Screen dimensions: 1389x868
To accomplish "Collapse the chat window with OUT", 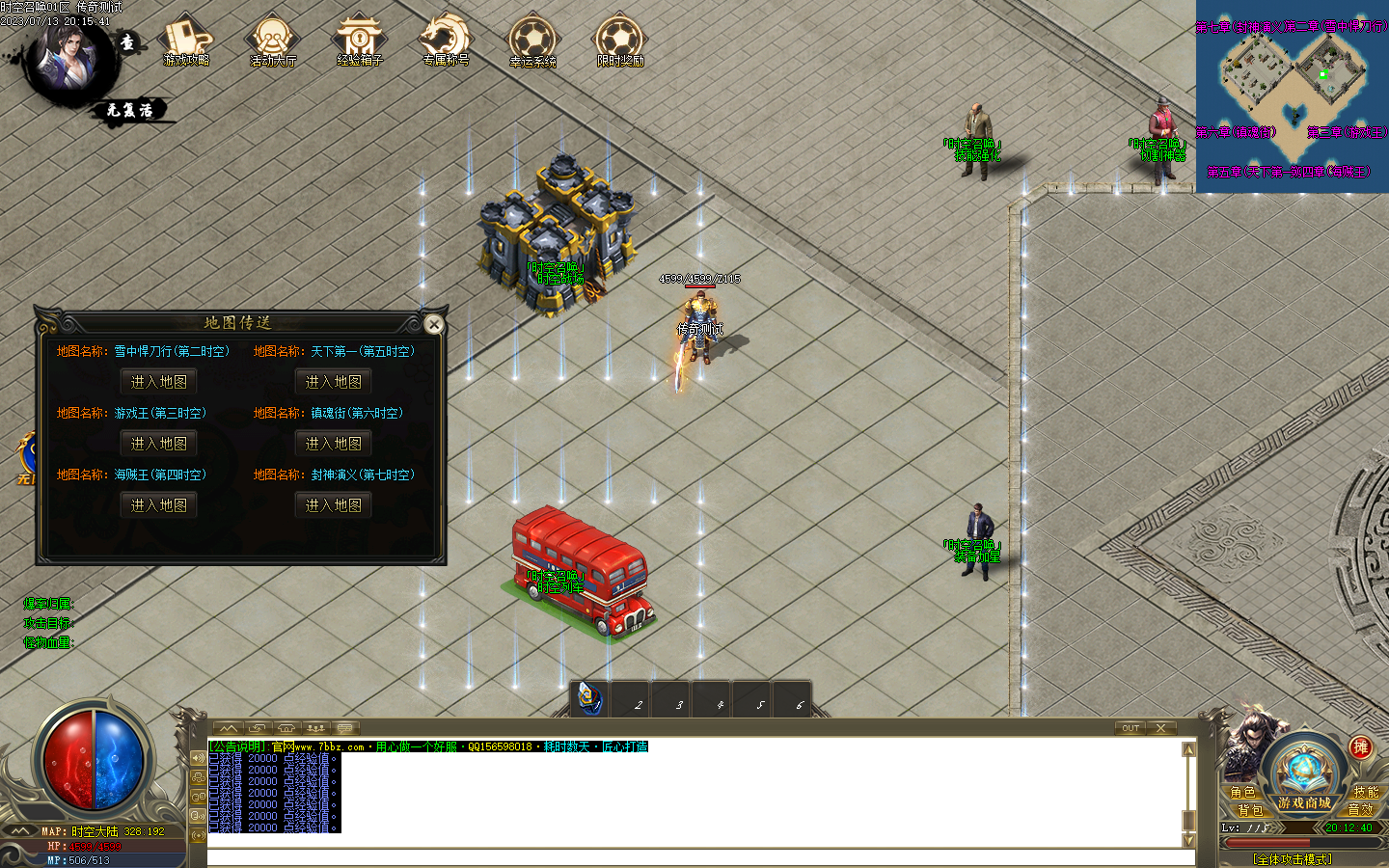I will point(1129,728).
